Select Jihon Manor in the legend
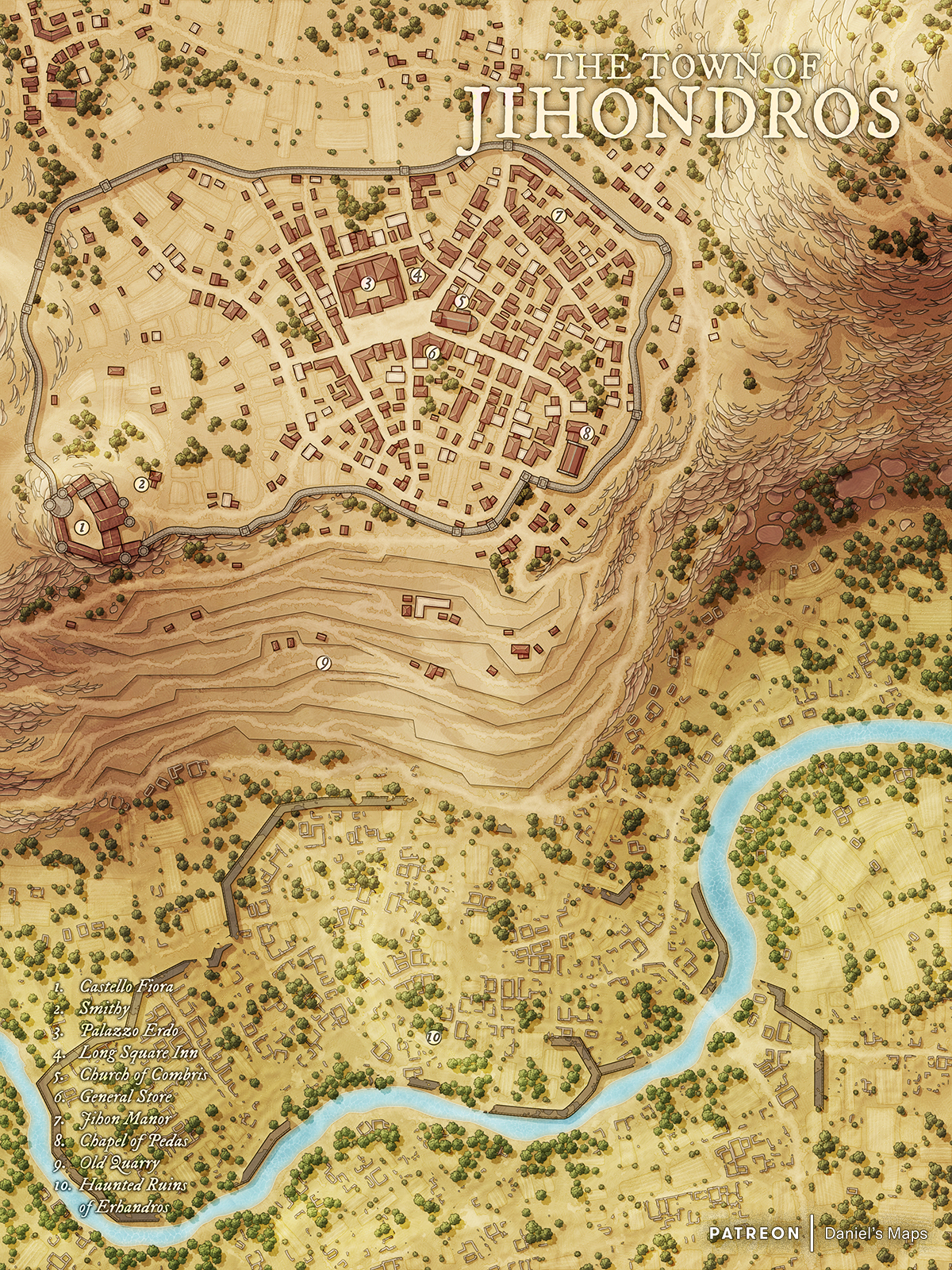The image size is (952, 1270). point(125,1118)
